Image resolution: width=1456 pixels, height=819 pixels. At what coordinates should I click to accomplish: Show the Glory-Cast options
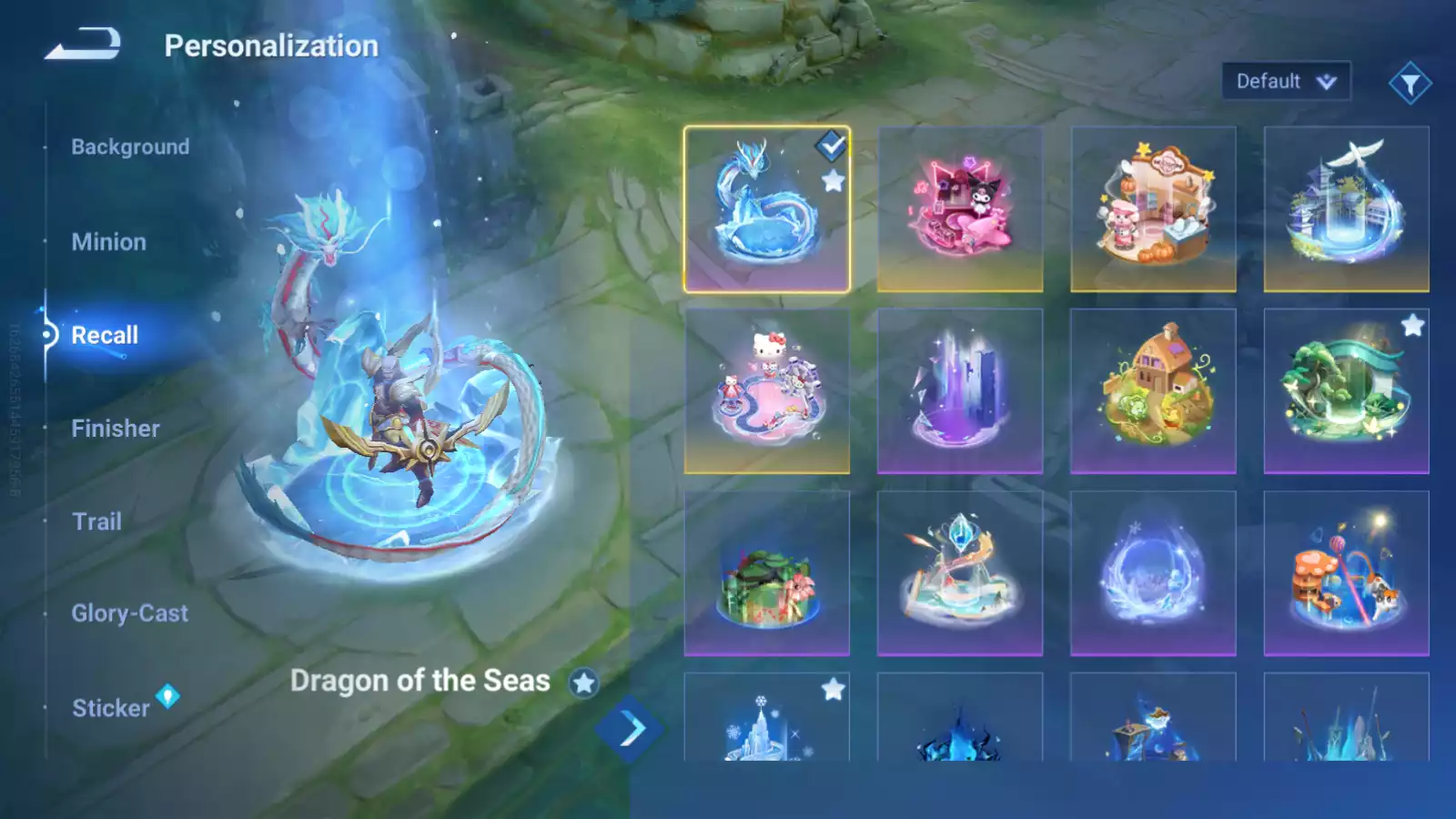click(x=129, y=613)
